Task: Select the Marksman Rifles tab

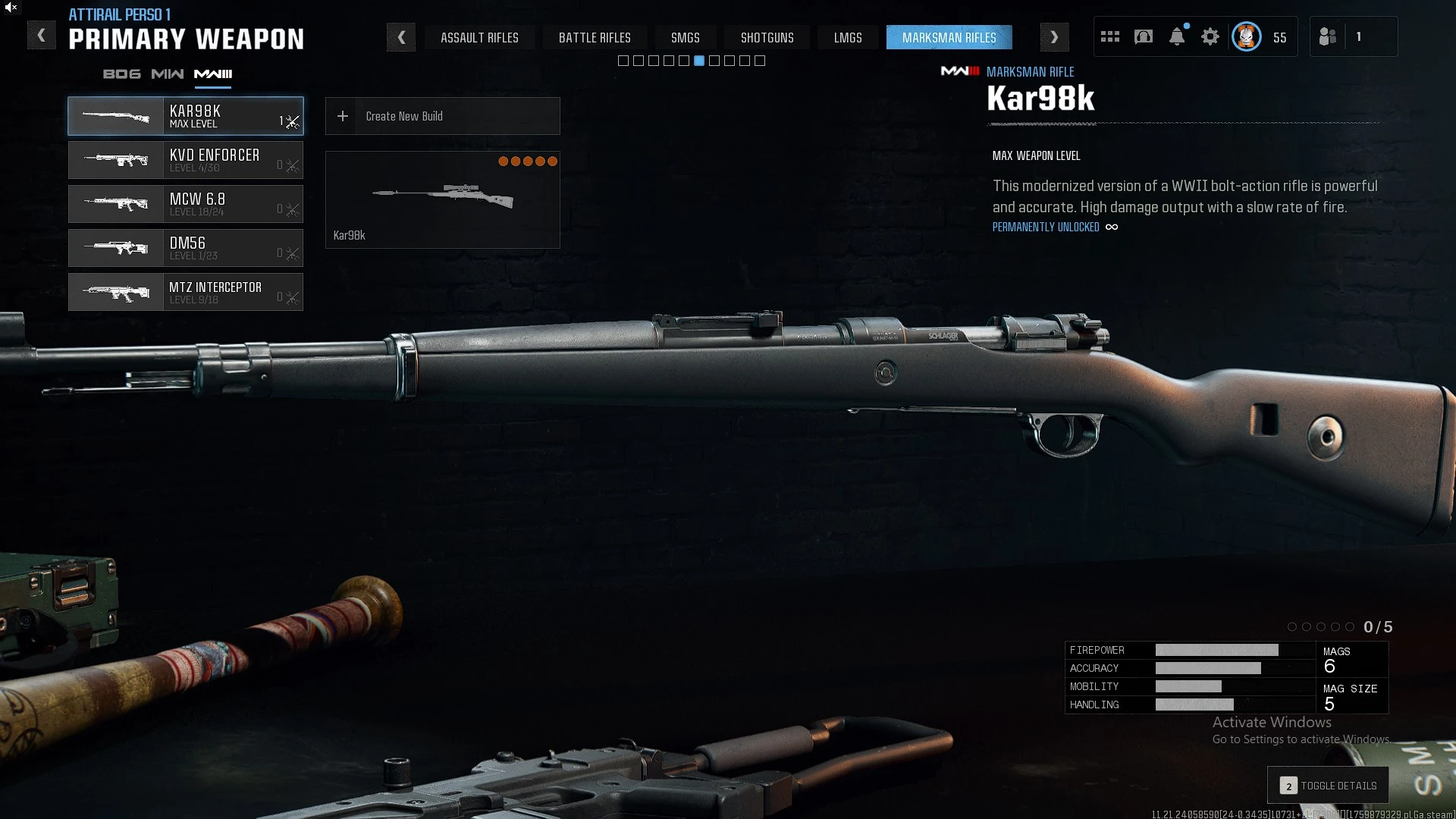Action: coord(949,38)
